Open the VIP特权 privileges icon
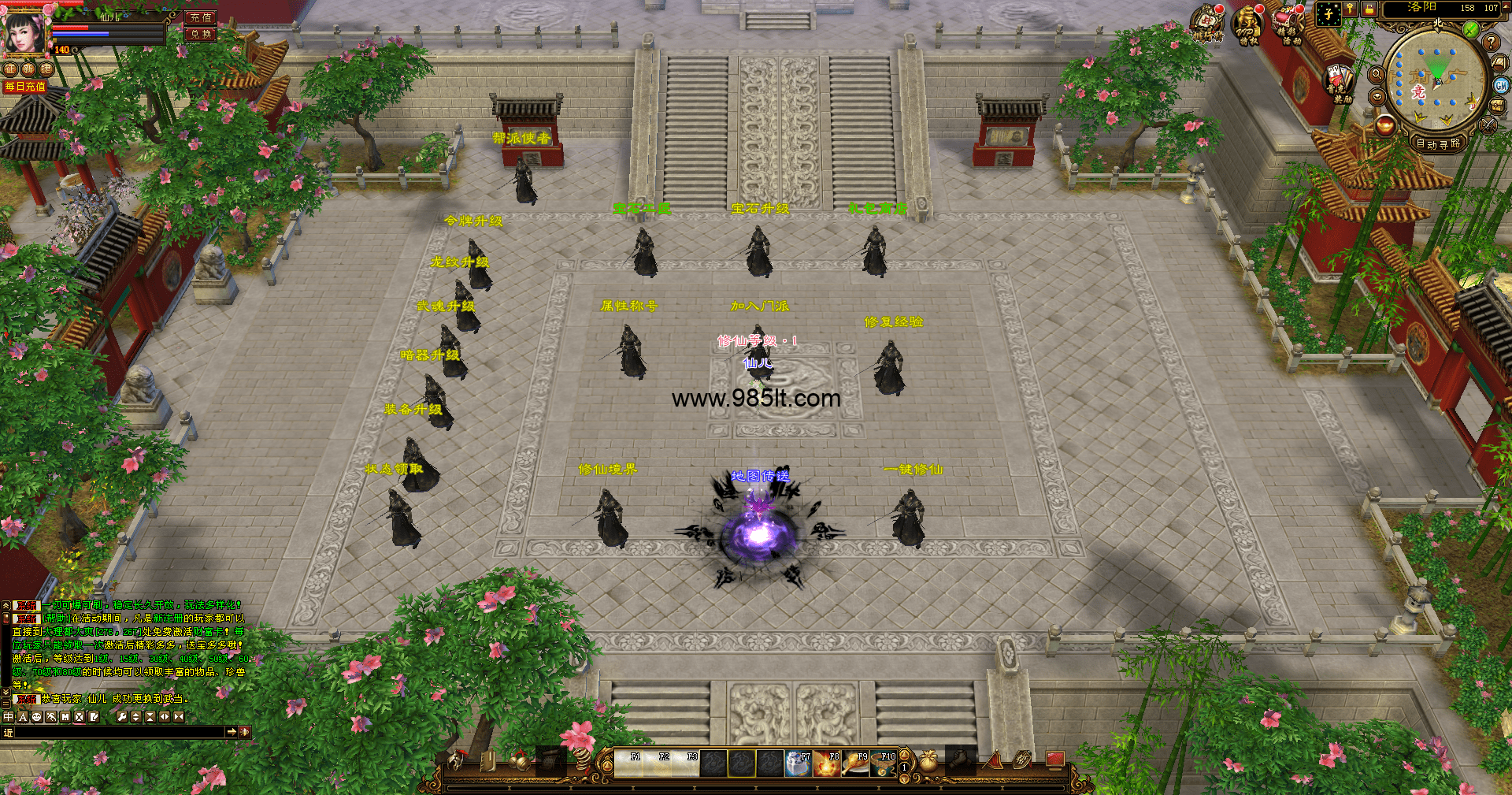The height and width of the screenshot is (795, 1512). [x=1248, y=25]
